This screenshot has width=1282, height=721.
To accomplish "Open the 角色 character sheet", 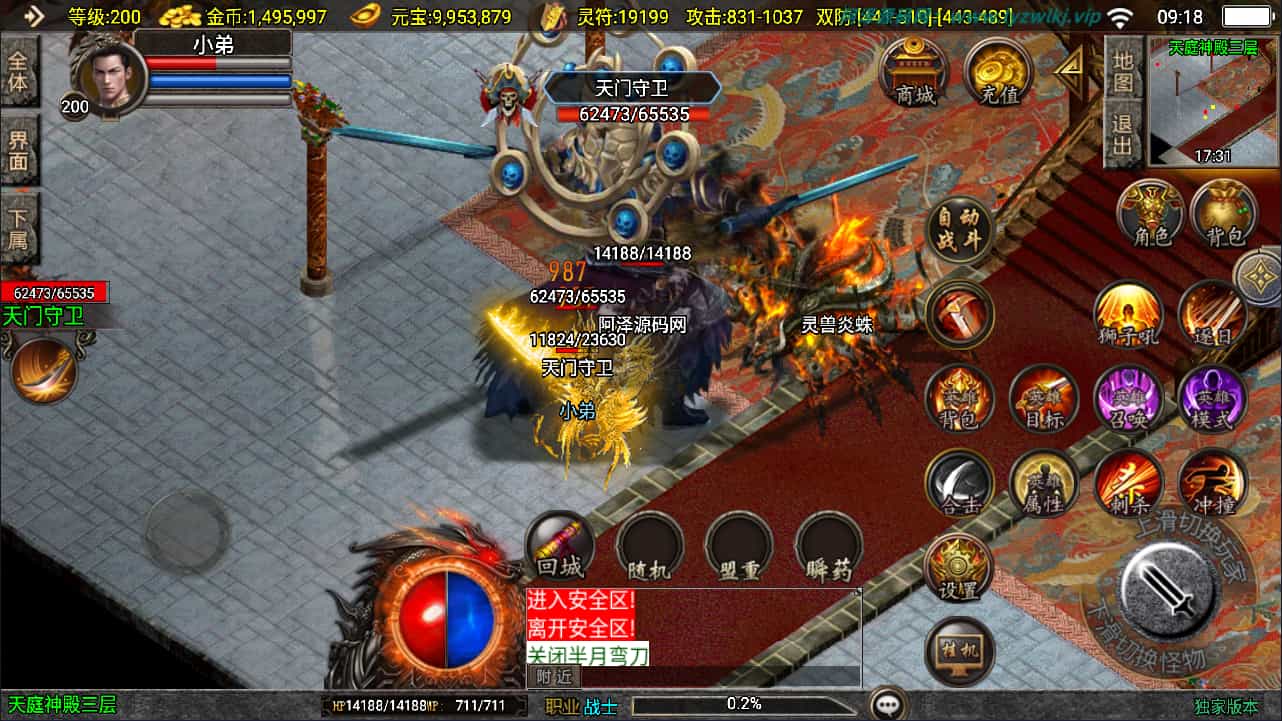I will point(1151,214).
